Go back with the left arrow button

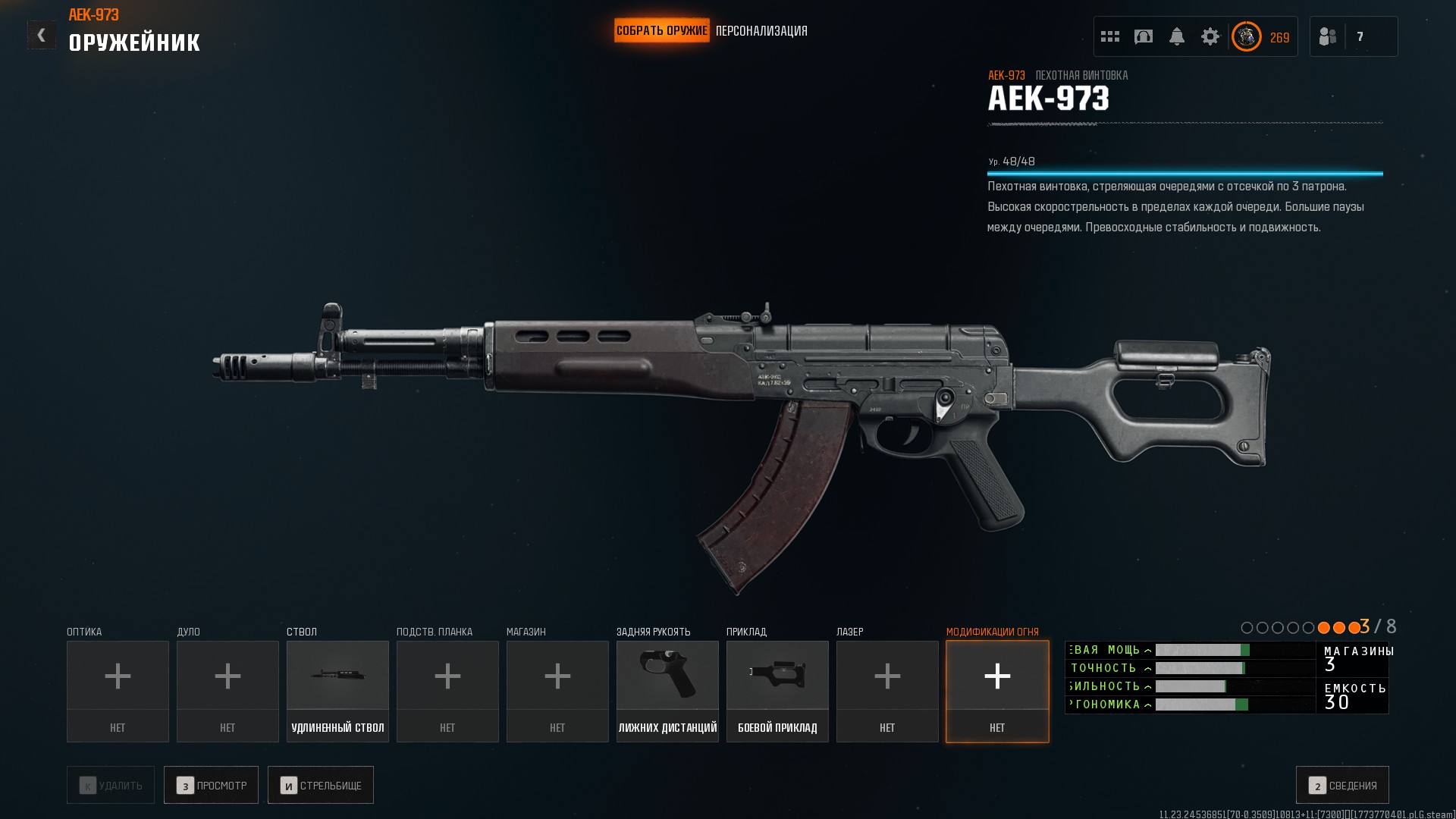point(41,35)
